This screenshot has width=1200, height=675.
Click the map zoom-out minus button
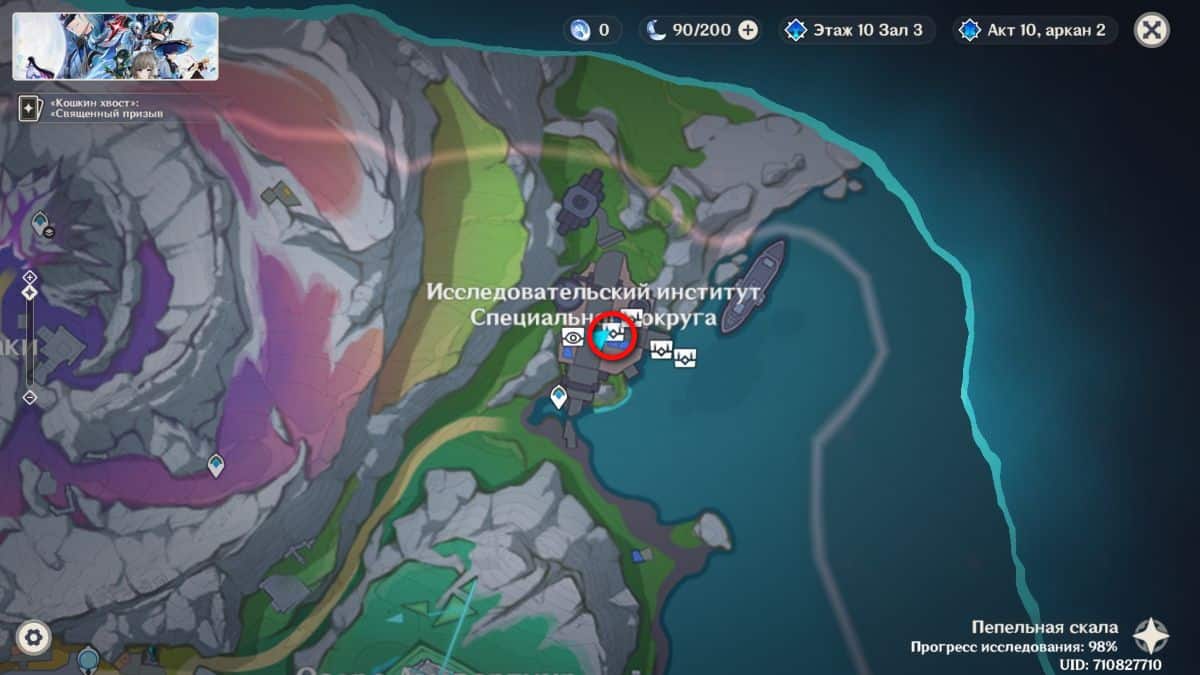pyautogui.click(x=30, y=397)
